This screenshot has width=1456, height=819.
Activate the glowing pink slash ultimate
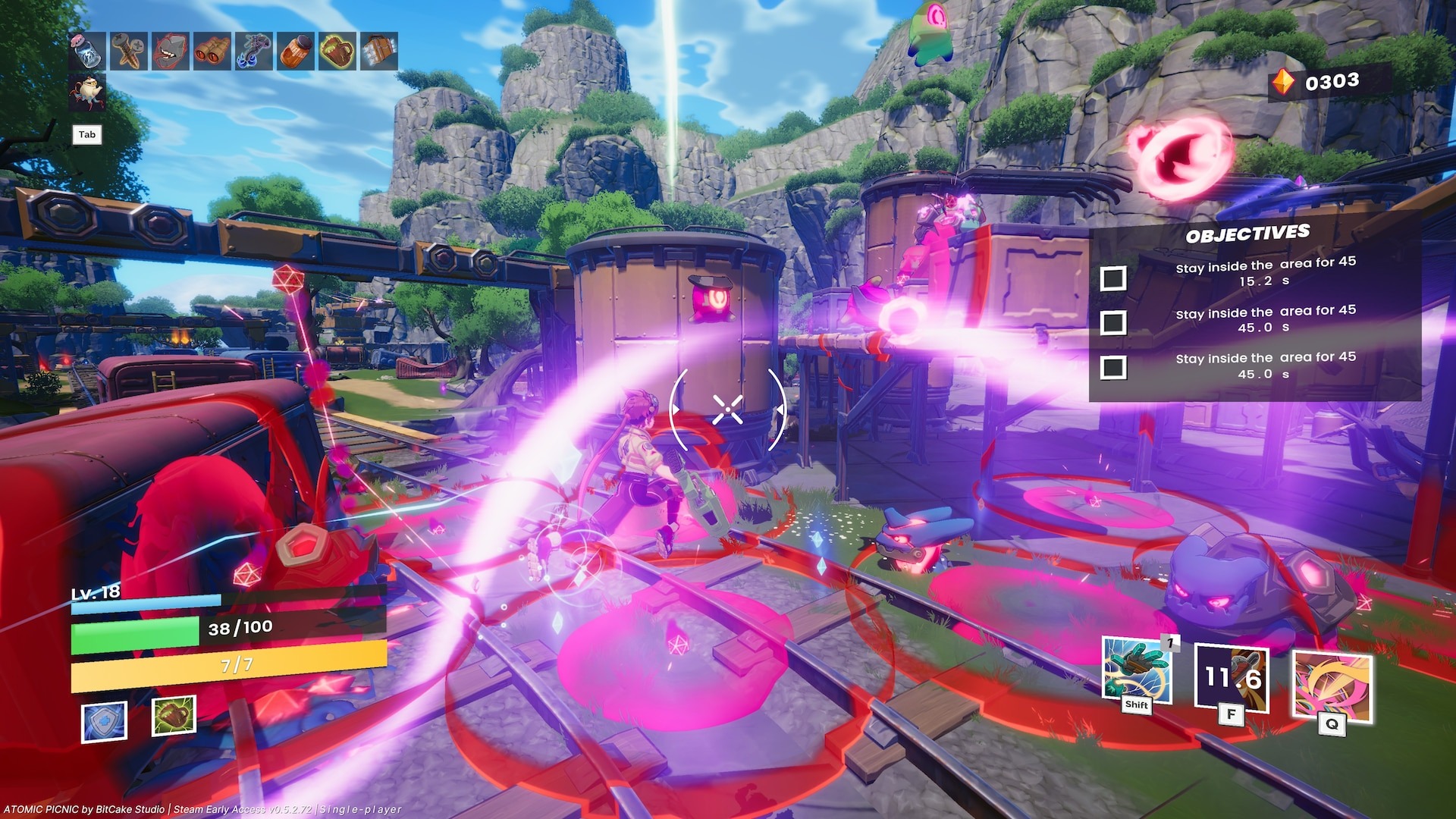(1332, 686)
